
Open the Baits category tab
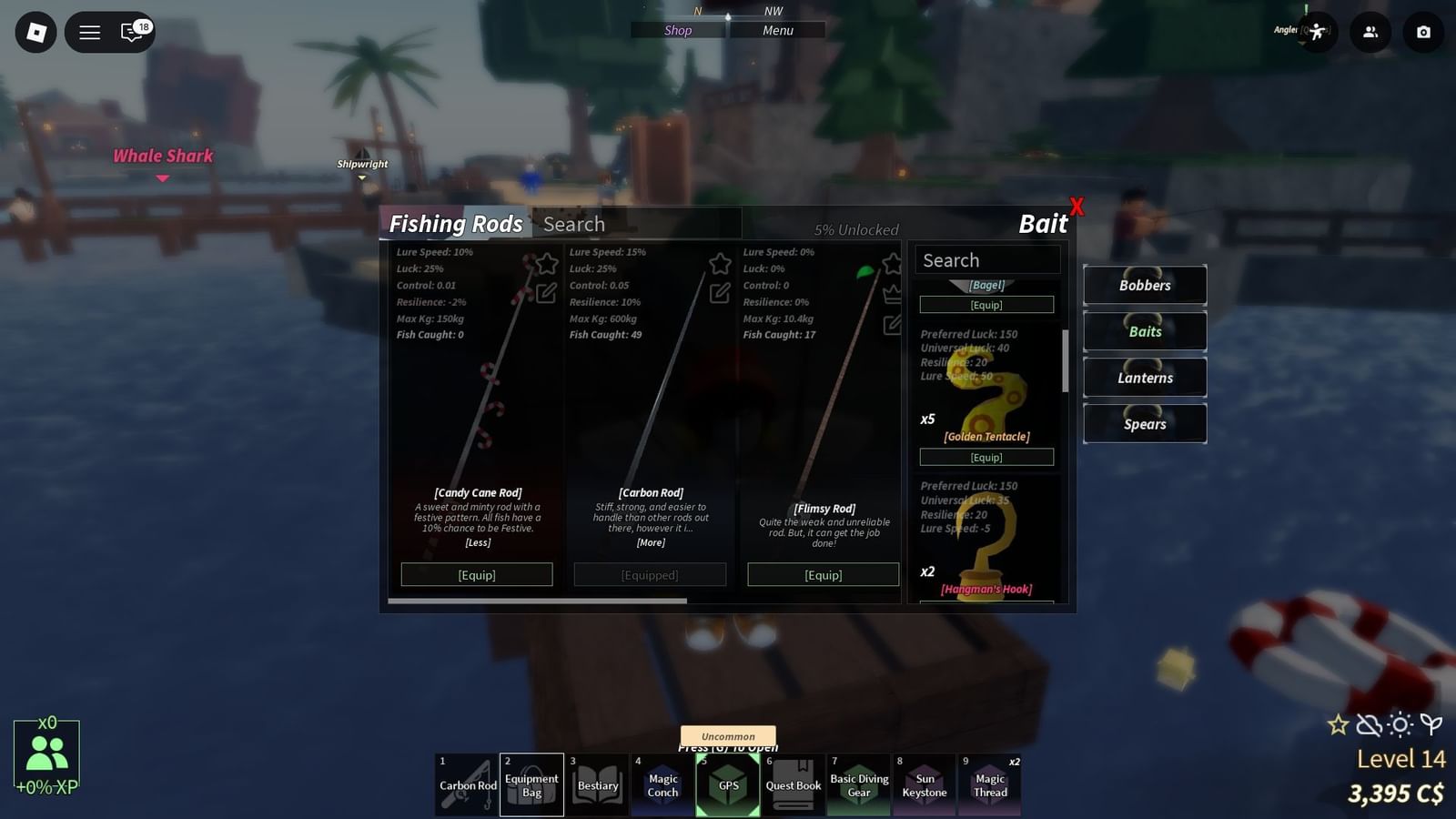pos(1144,331)
